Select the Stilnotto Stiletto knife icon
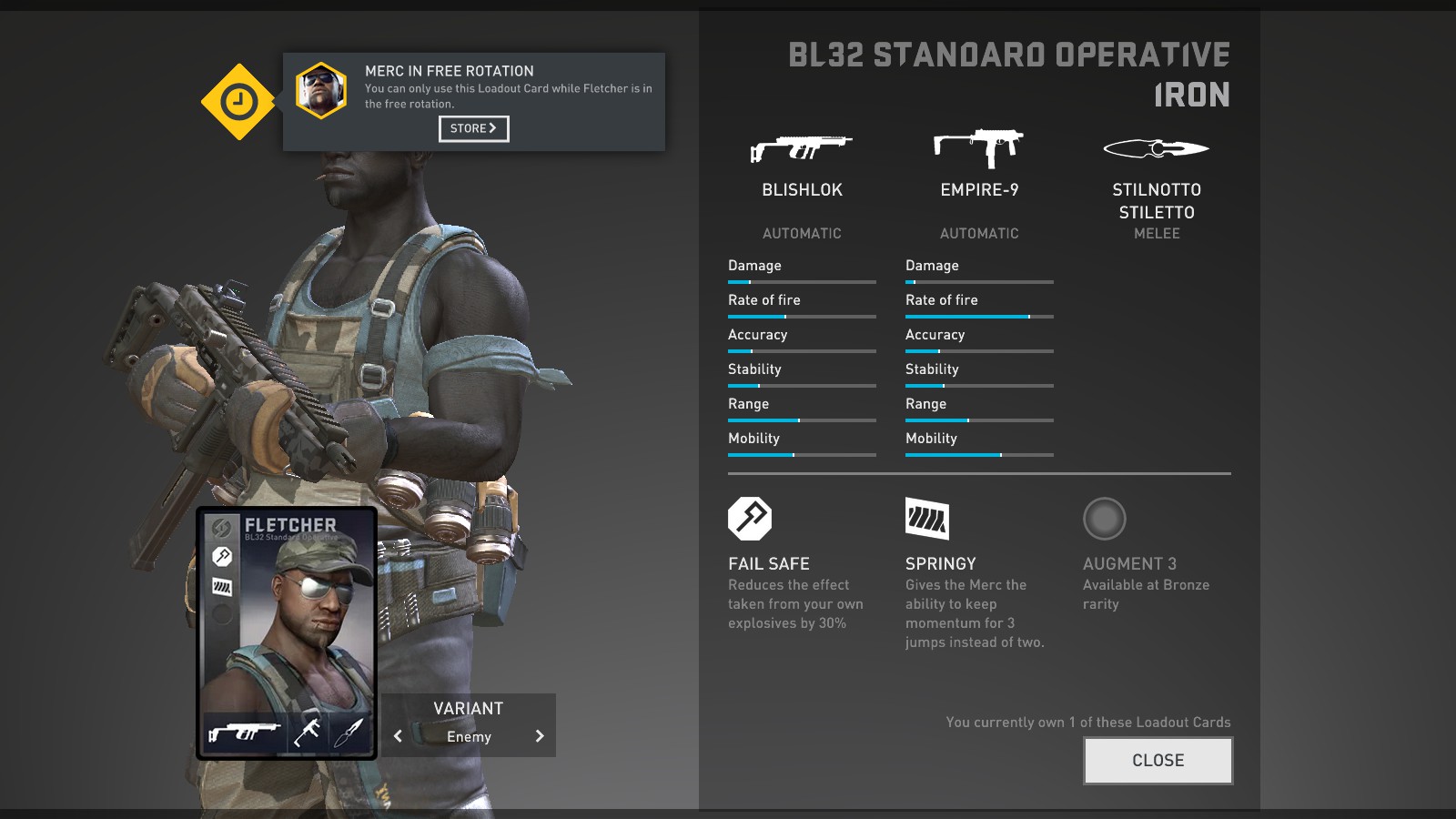1456x819 pixels. coord(1156,148)
